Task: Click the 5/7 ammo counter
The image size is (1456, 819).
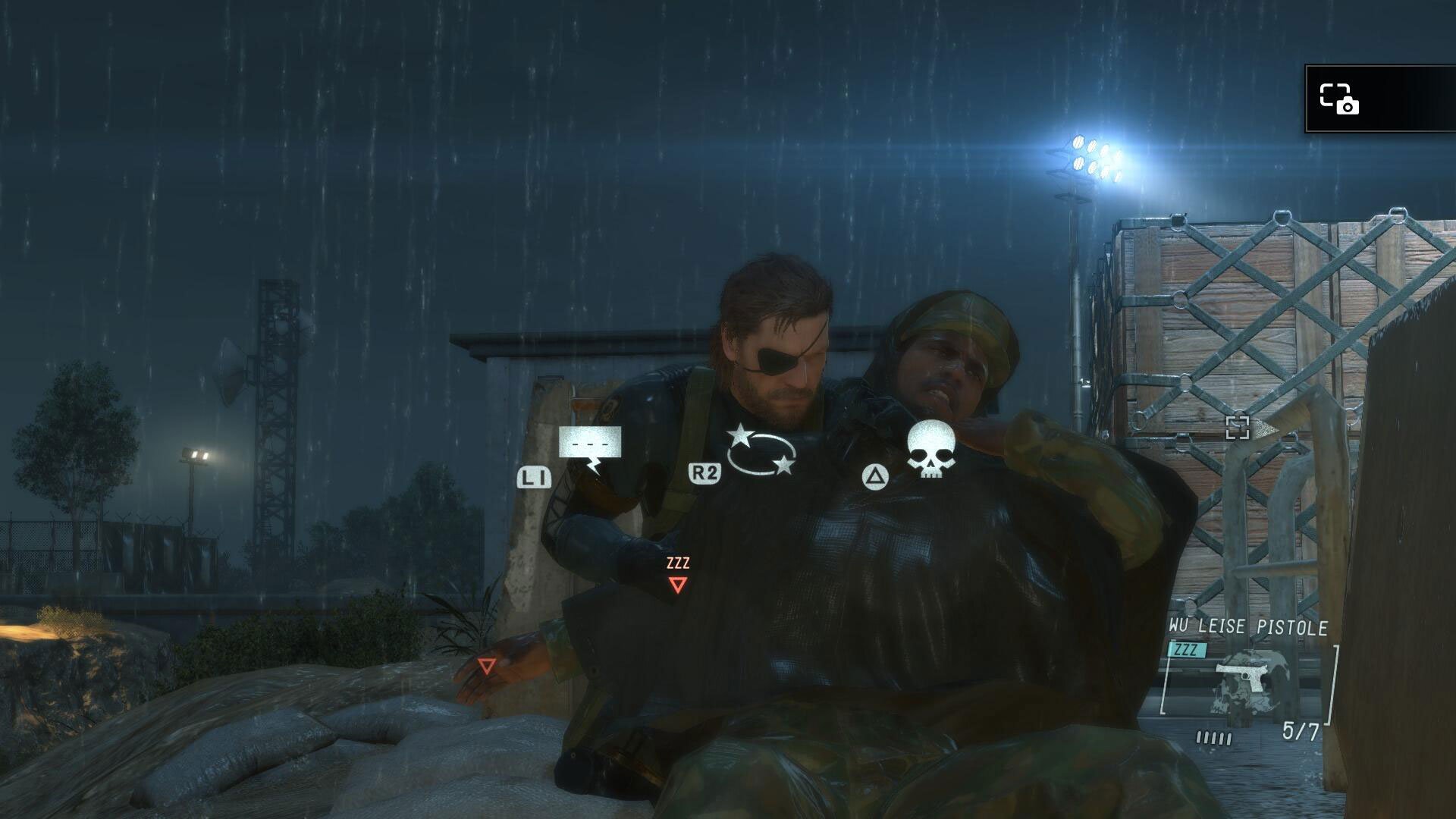Action: tap(1300, 730)
